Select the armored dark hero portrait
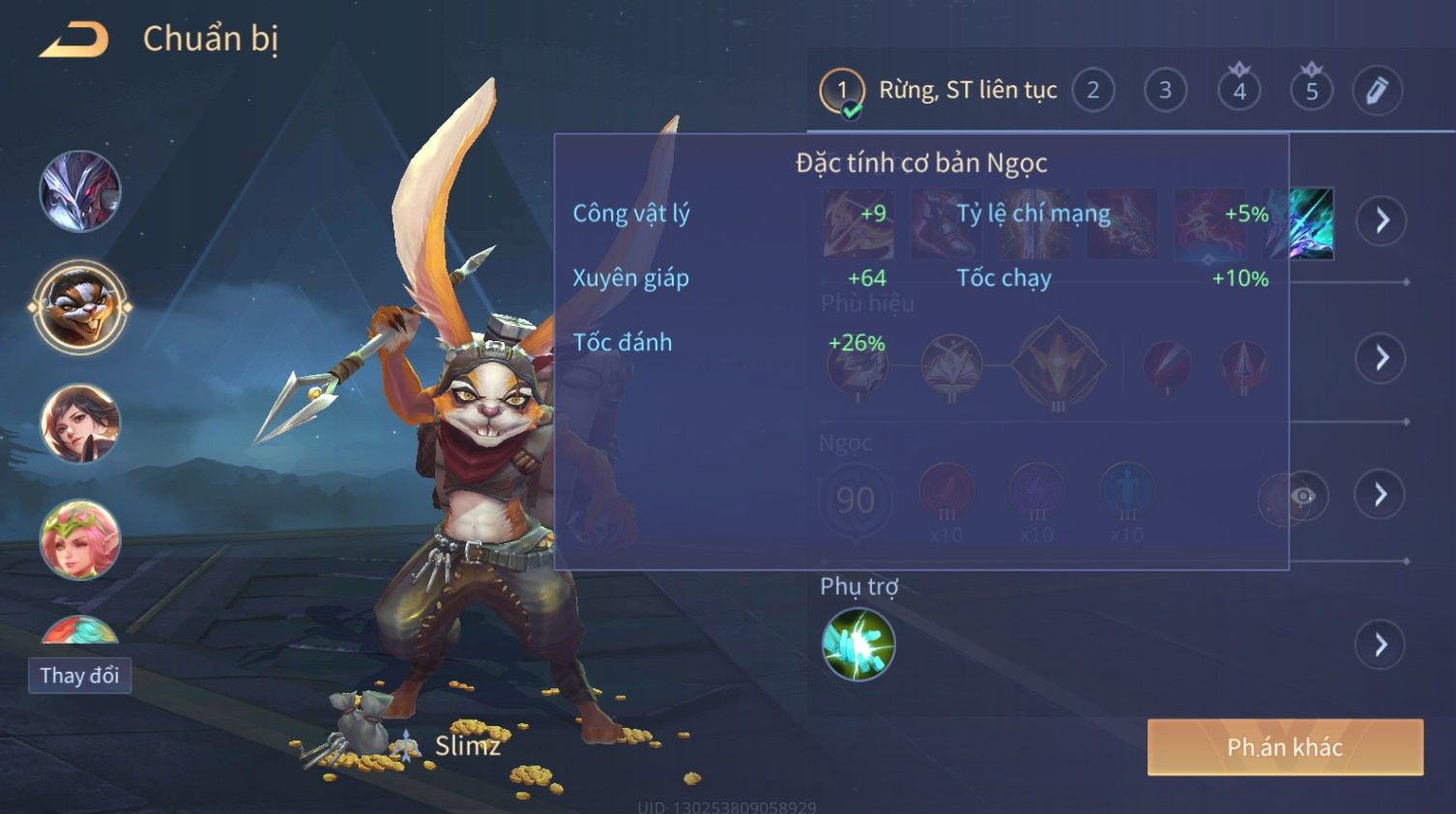Screen dimensions: 1456x814 (80, 191)
